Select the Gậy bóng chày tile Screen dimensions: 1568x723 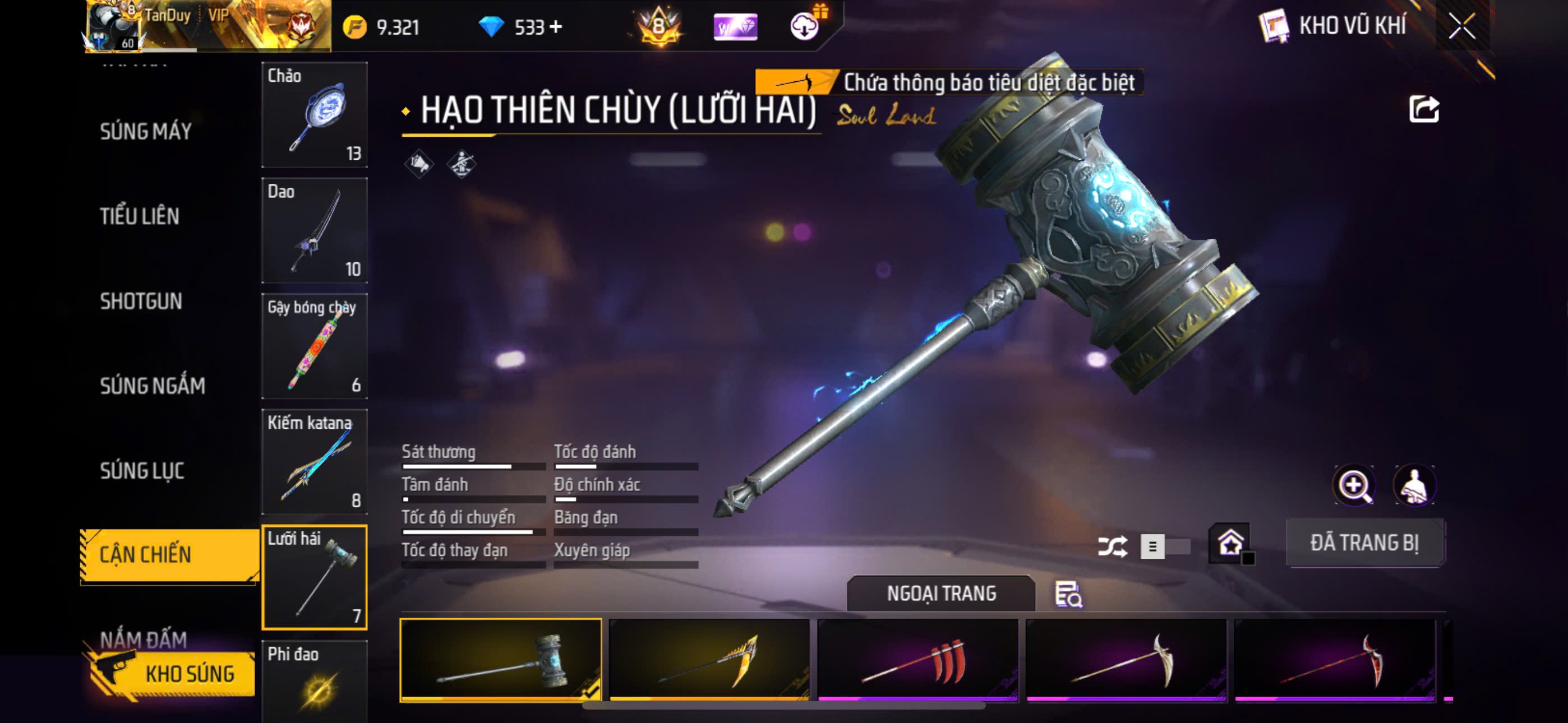coord(314,346)
